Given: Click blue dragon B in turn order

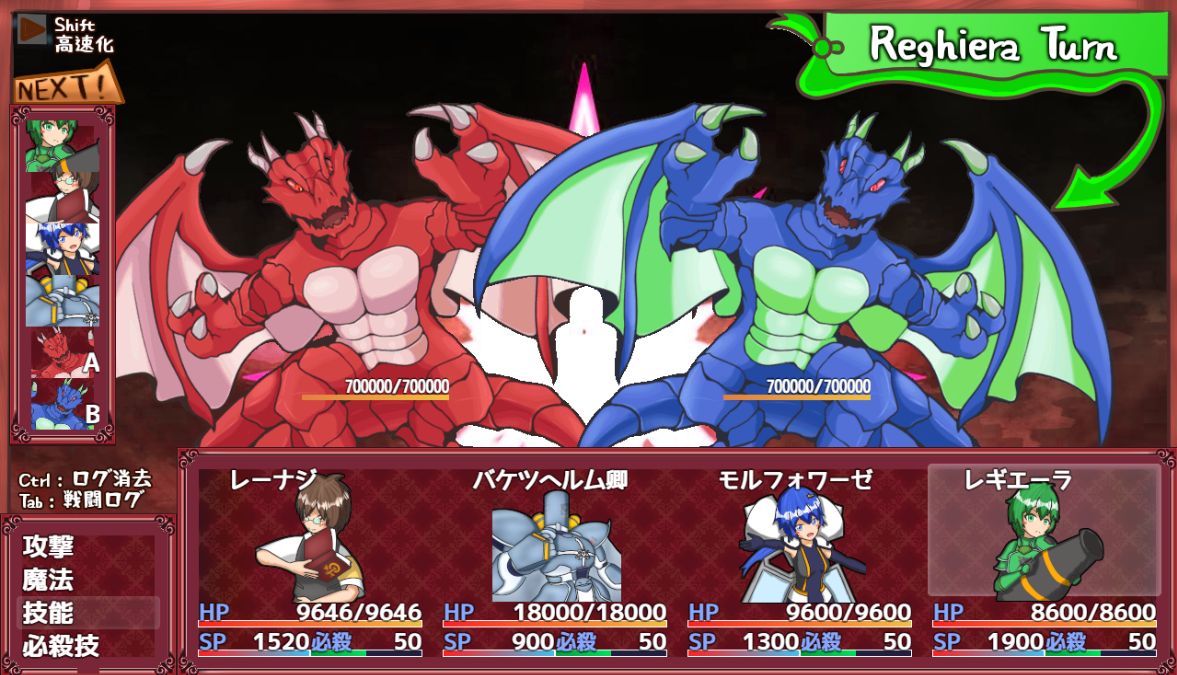Looking at the screenshot, I should point(63,404).
